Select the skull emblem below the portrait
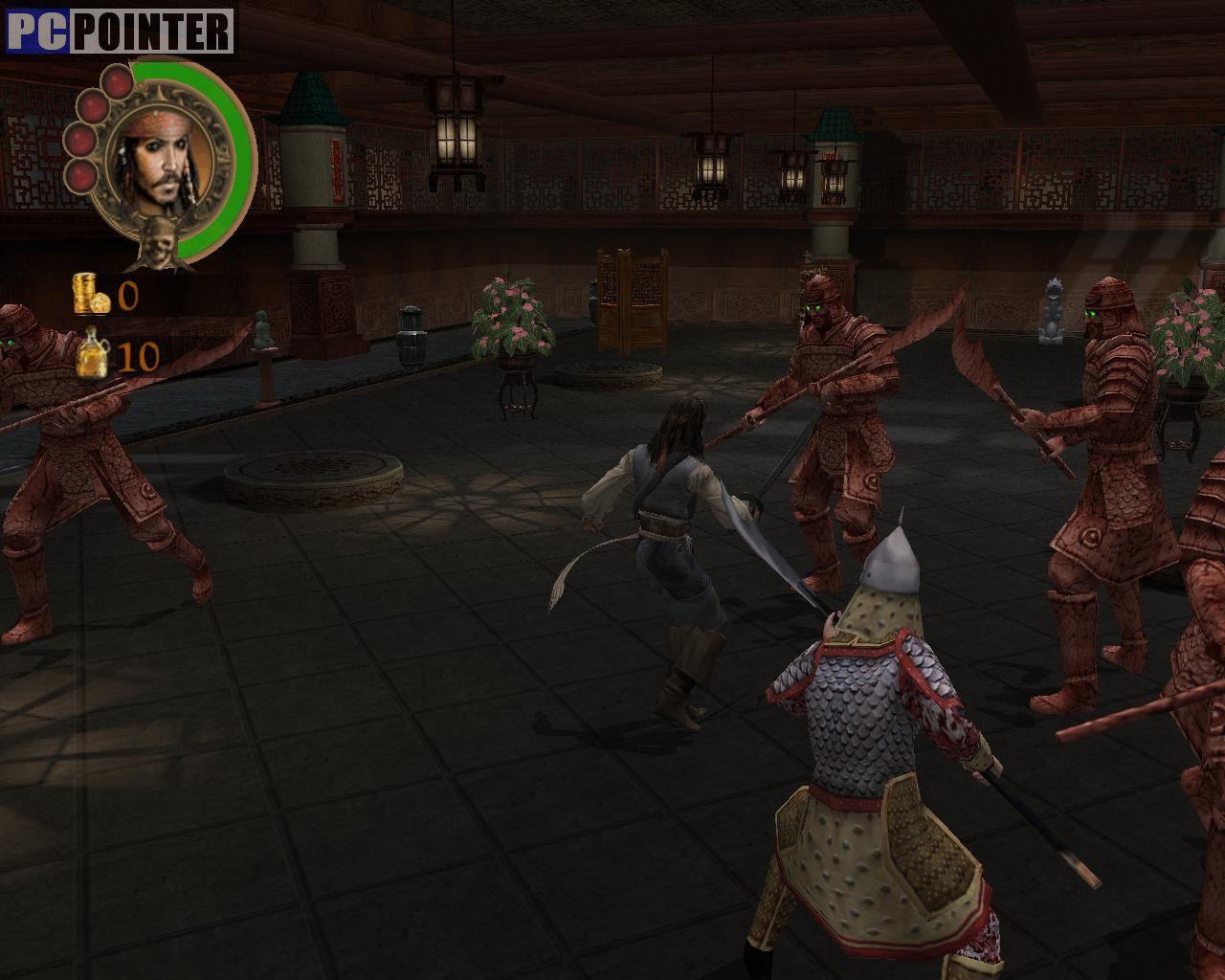Image resolution: width=1225 pixels, height=980 pixels. (156, 245)
